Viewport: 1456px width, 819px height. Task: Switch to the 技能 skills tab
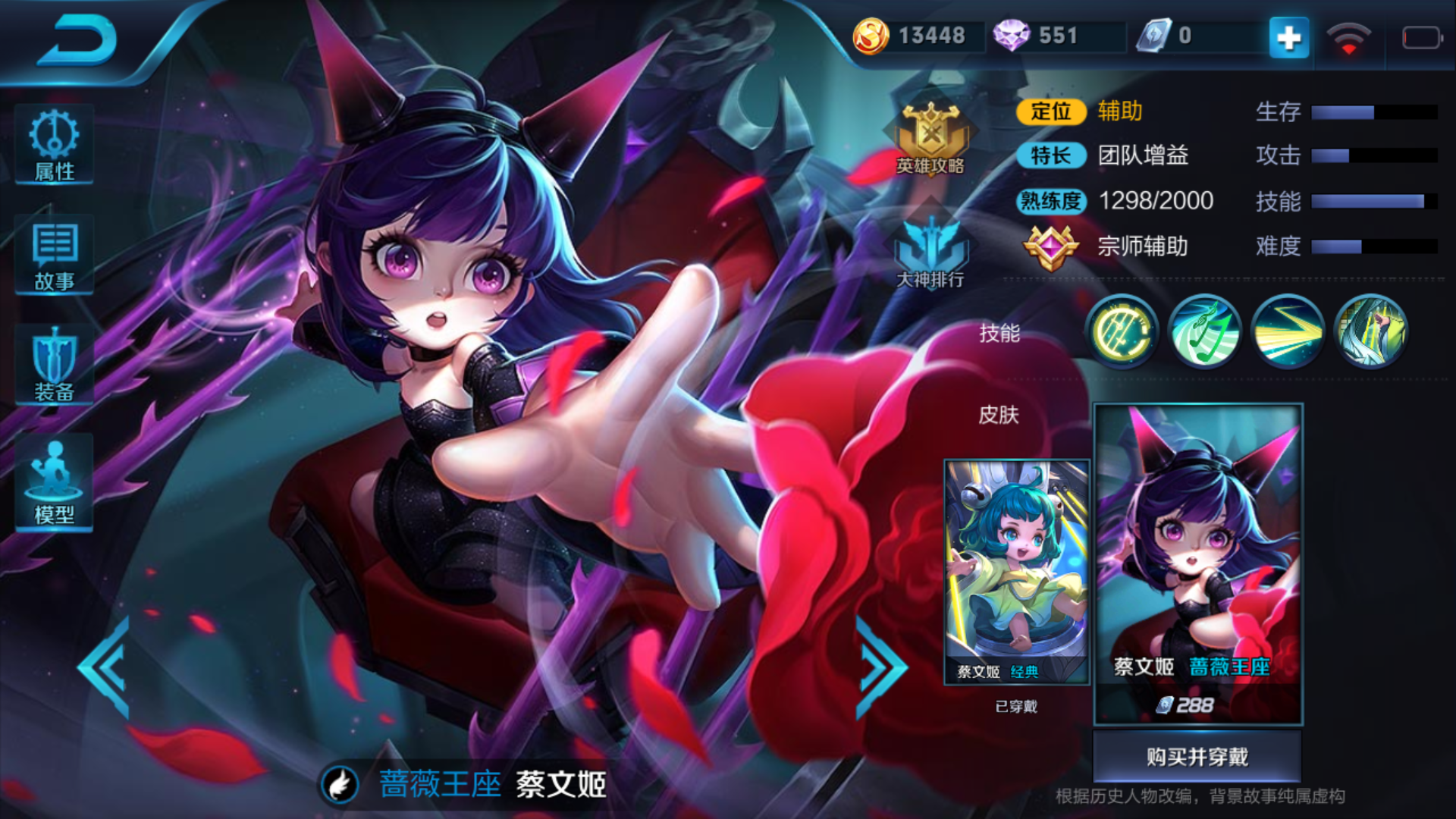pyautogui.click(x=999, y=331)
